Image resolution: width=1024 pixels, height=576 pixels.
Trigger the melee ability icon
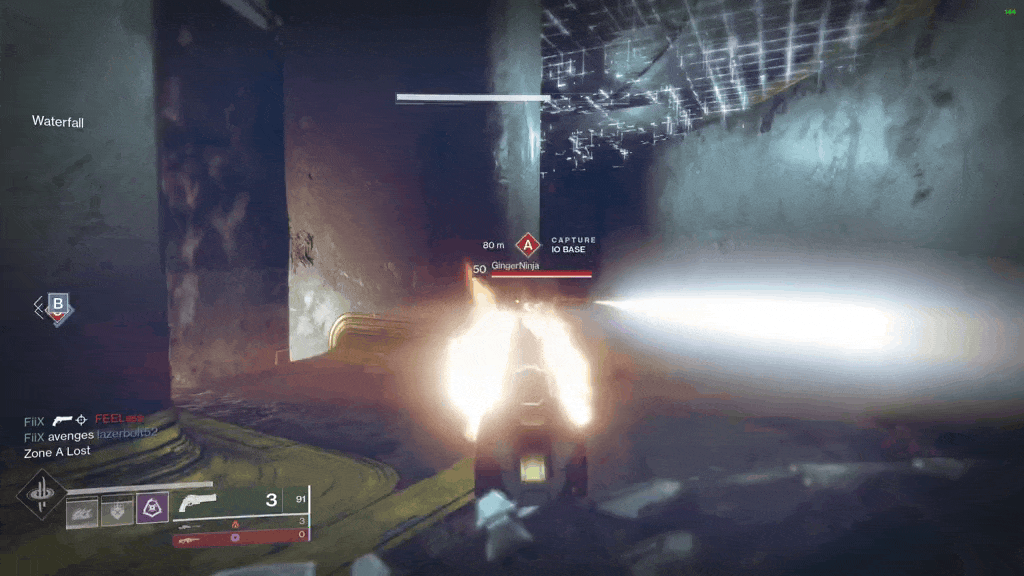point(116,511)
